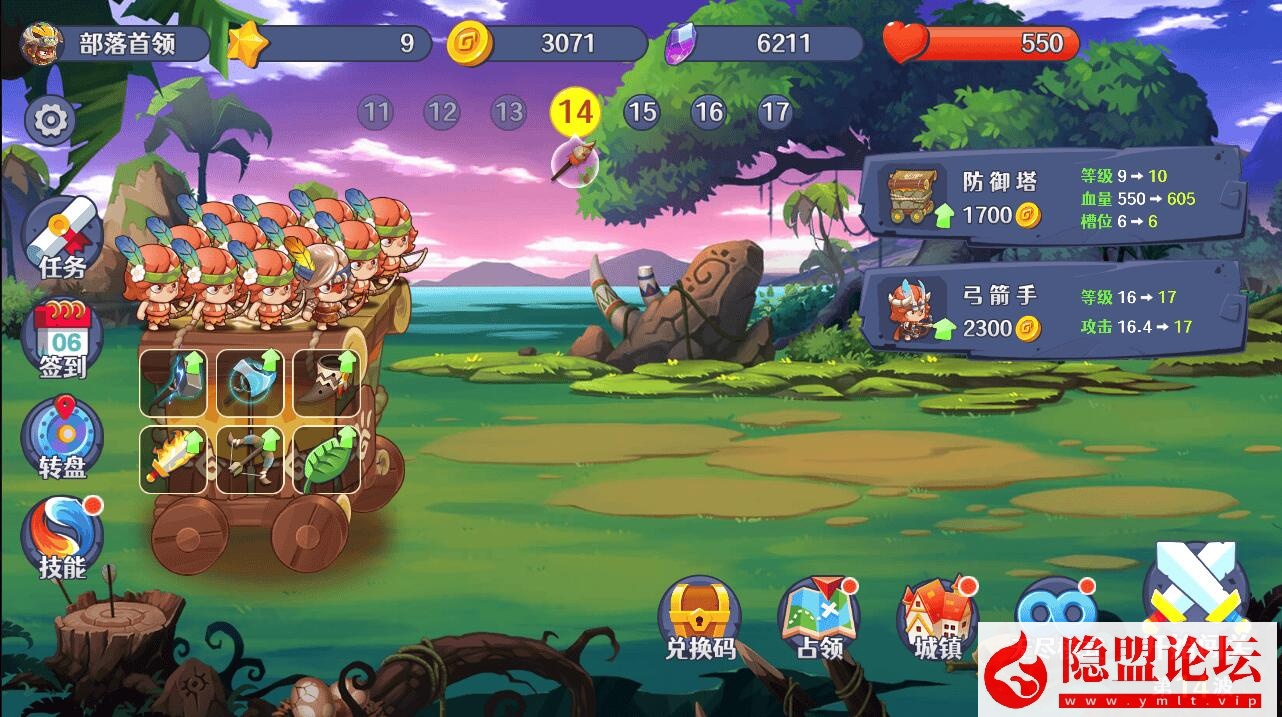Enter the 城镇 town screen
The width and height of the screenshot is (1282, 717).
pyautogui.click(x=938, y=618)
